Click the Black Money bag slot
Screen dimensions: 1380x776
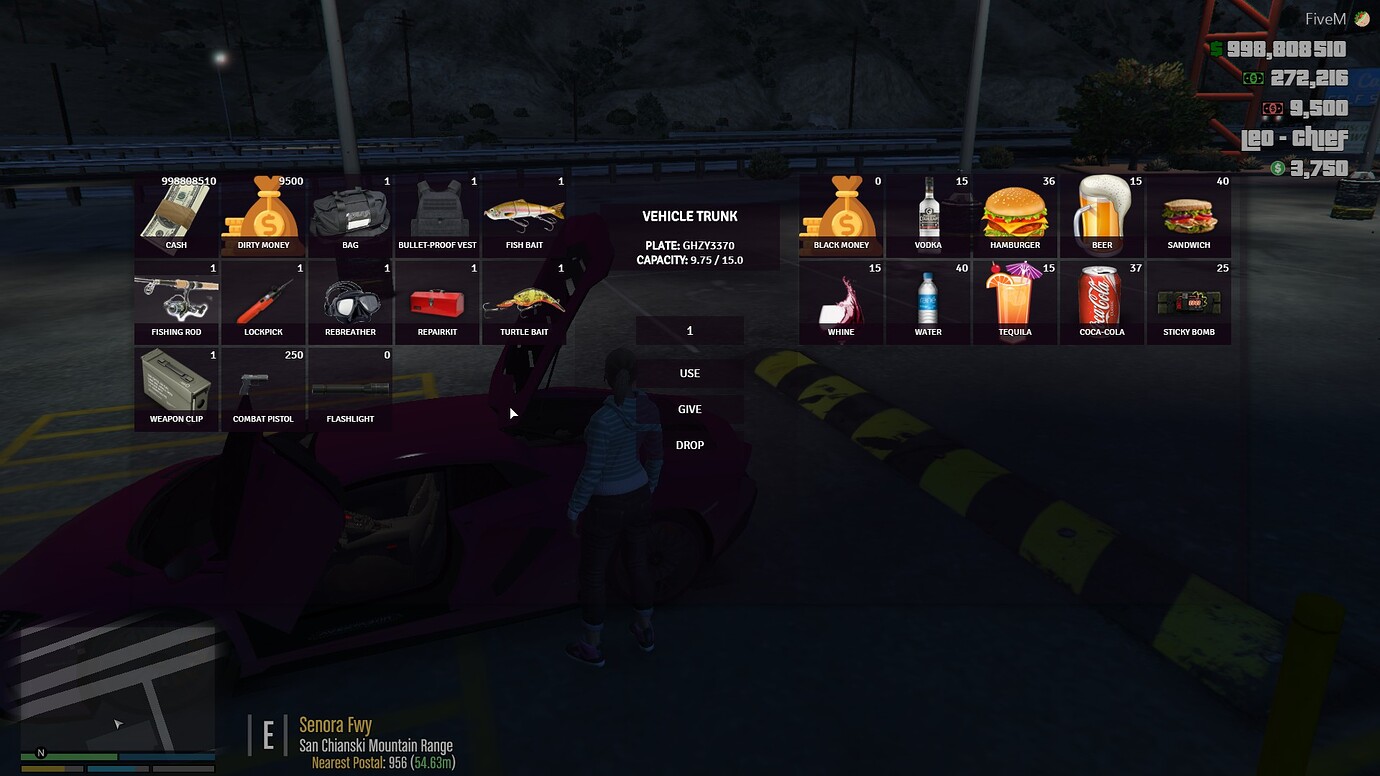point(841,212)
